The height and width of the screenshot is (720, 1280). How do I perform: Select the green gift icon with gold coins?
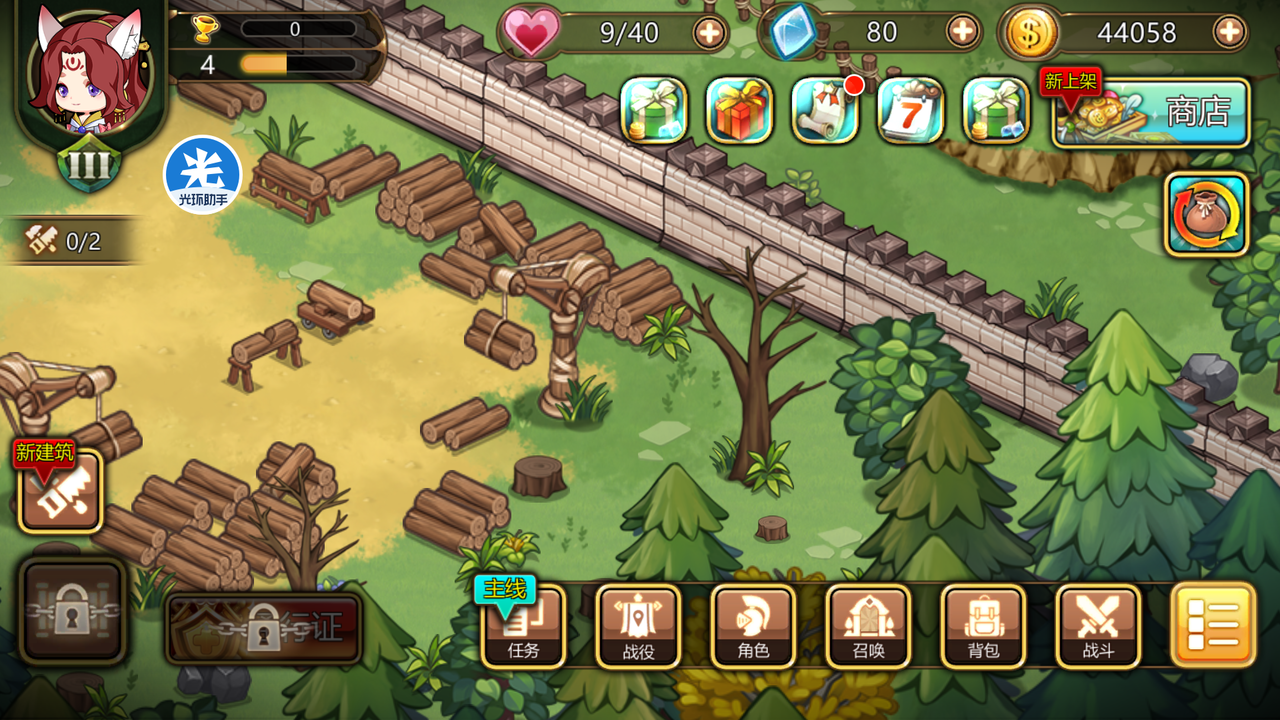654,110
